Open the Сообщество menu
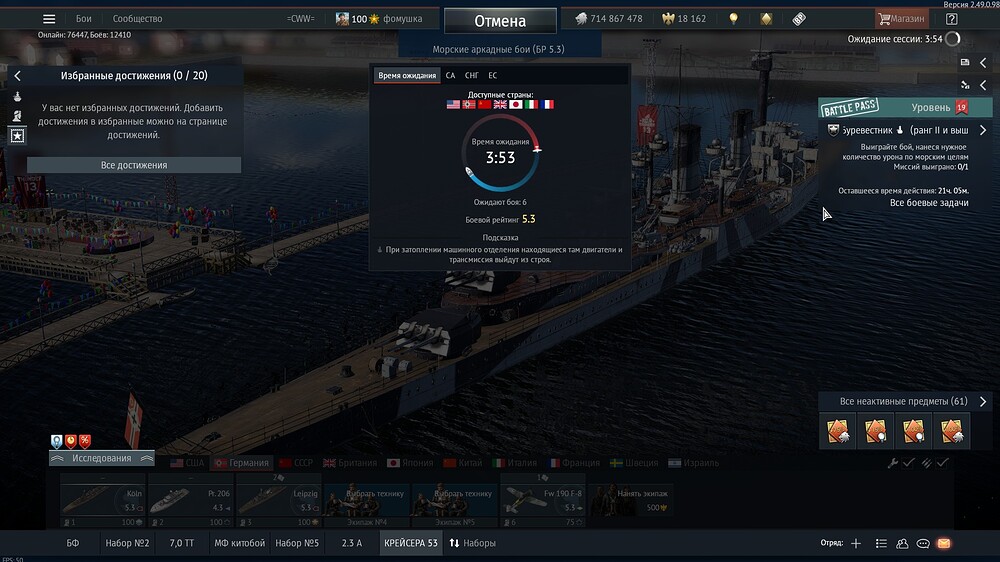 pos(137,19)
